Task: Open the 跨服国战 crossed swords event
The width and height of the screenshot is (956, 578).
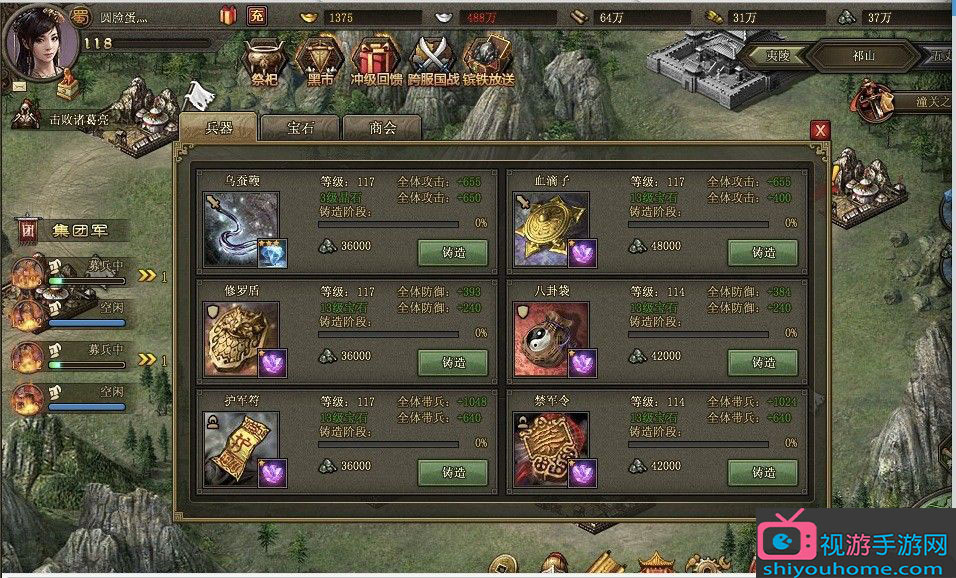Action: pyautogui.click(x=434, y=60)
